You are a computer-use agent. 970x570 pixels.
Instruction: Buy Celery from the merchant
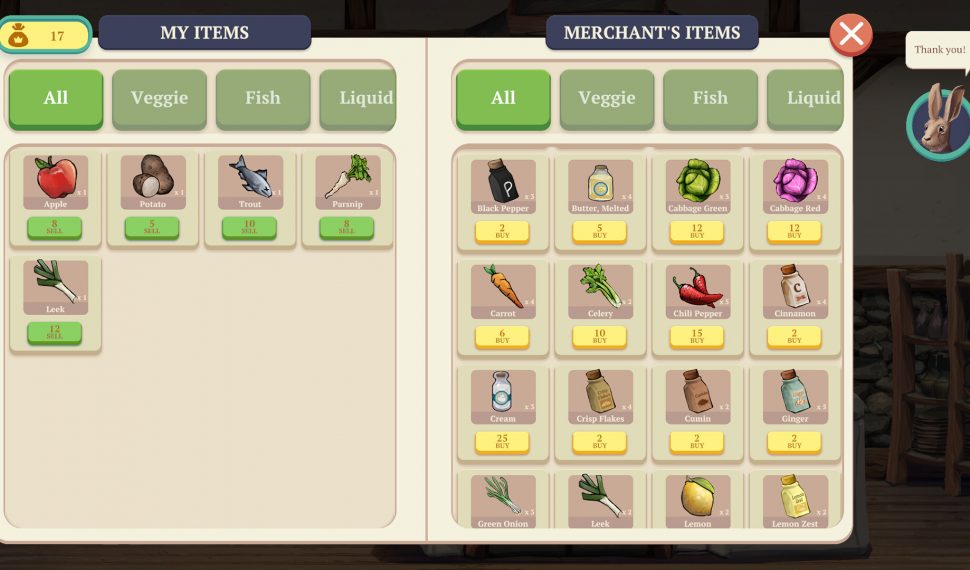(x=599, y=337)
